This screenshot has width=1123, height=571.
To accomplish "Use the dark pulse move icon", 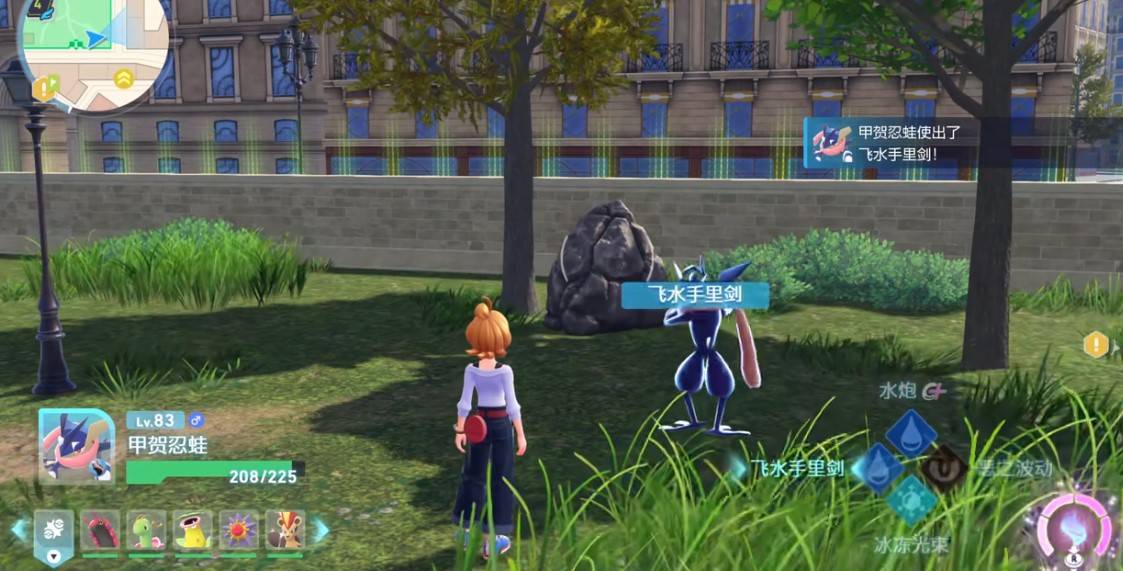I will pyautogui.click(x=942, y=467).
